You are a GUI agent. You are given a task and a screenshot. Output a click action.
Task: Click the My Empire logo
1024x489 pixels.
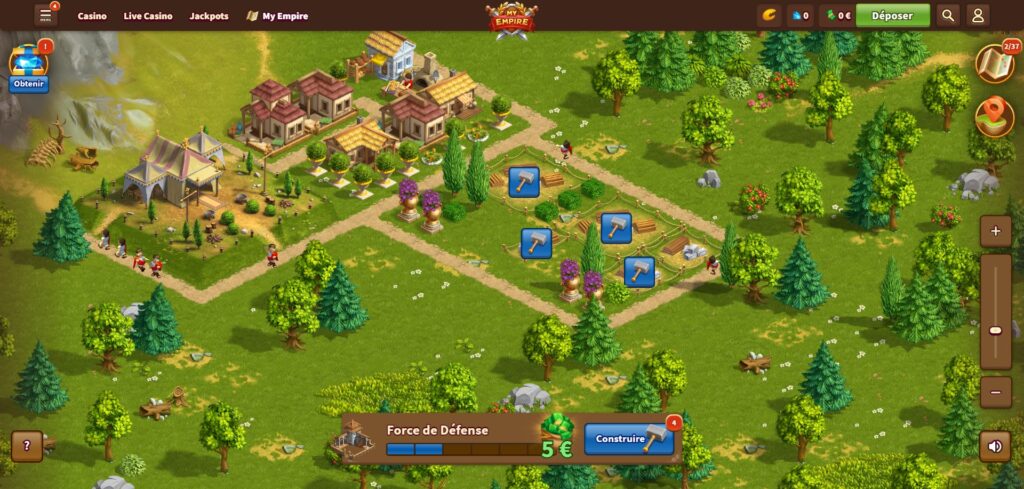pos(511,19)
